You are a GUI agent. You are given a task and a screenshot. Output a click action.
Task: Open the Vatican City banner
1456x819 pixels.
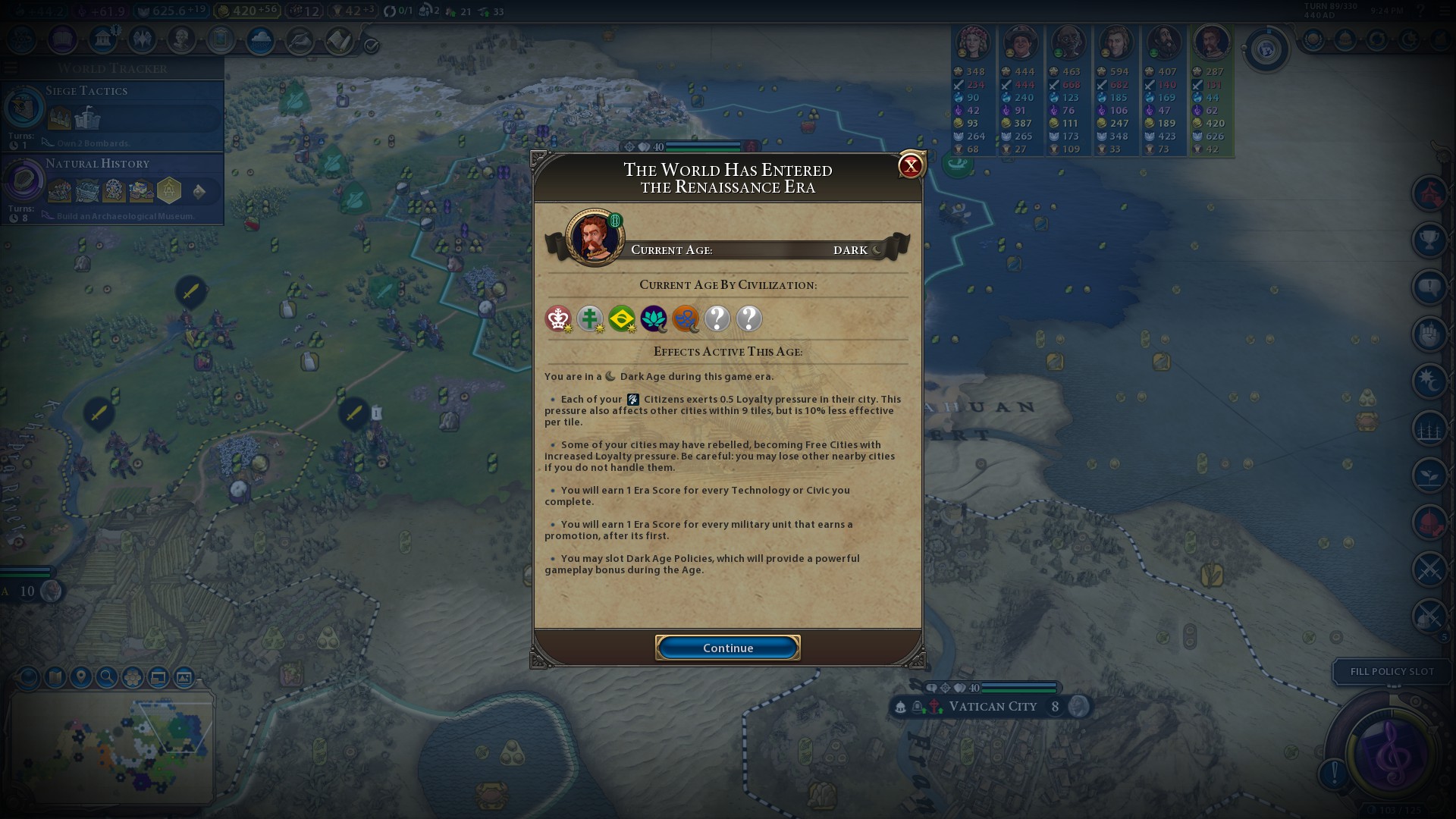(x=992, y=707)
